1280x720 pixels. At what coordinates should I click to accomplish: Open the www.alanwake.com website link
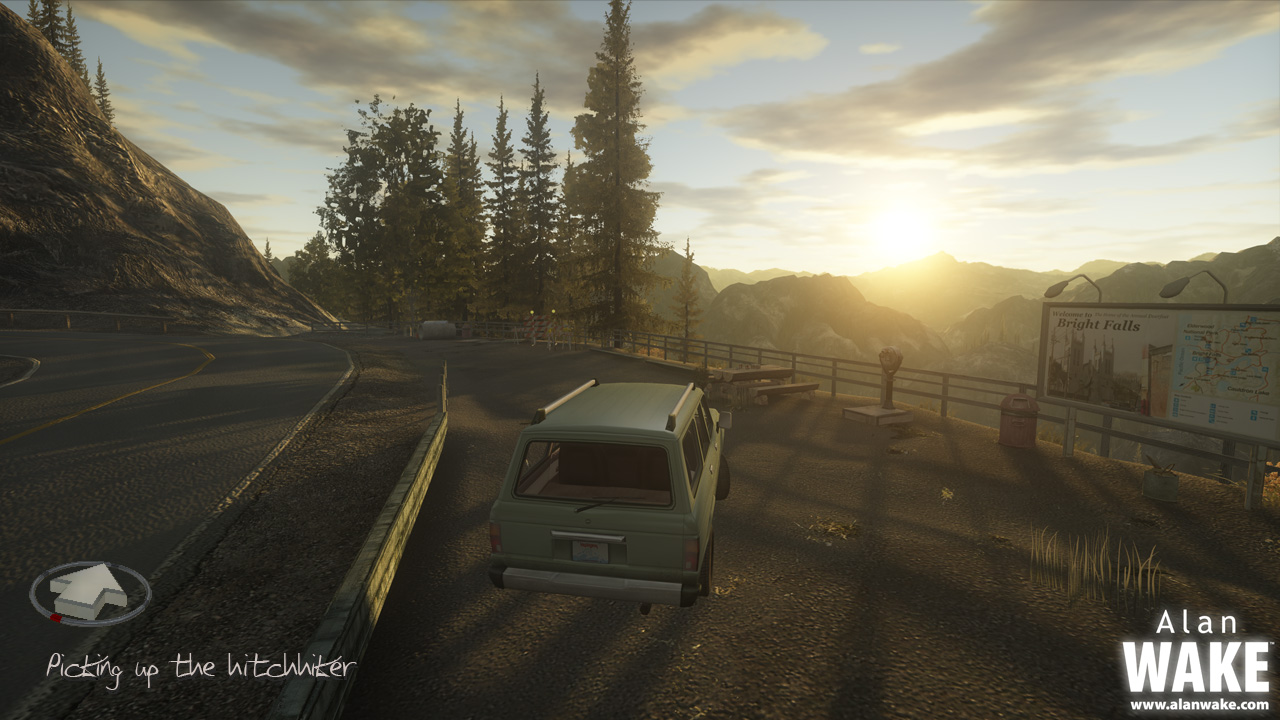click(x=1198, y=705)
